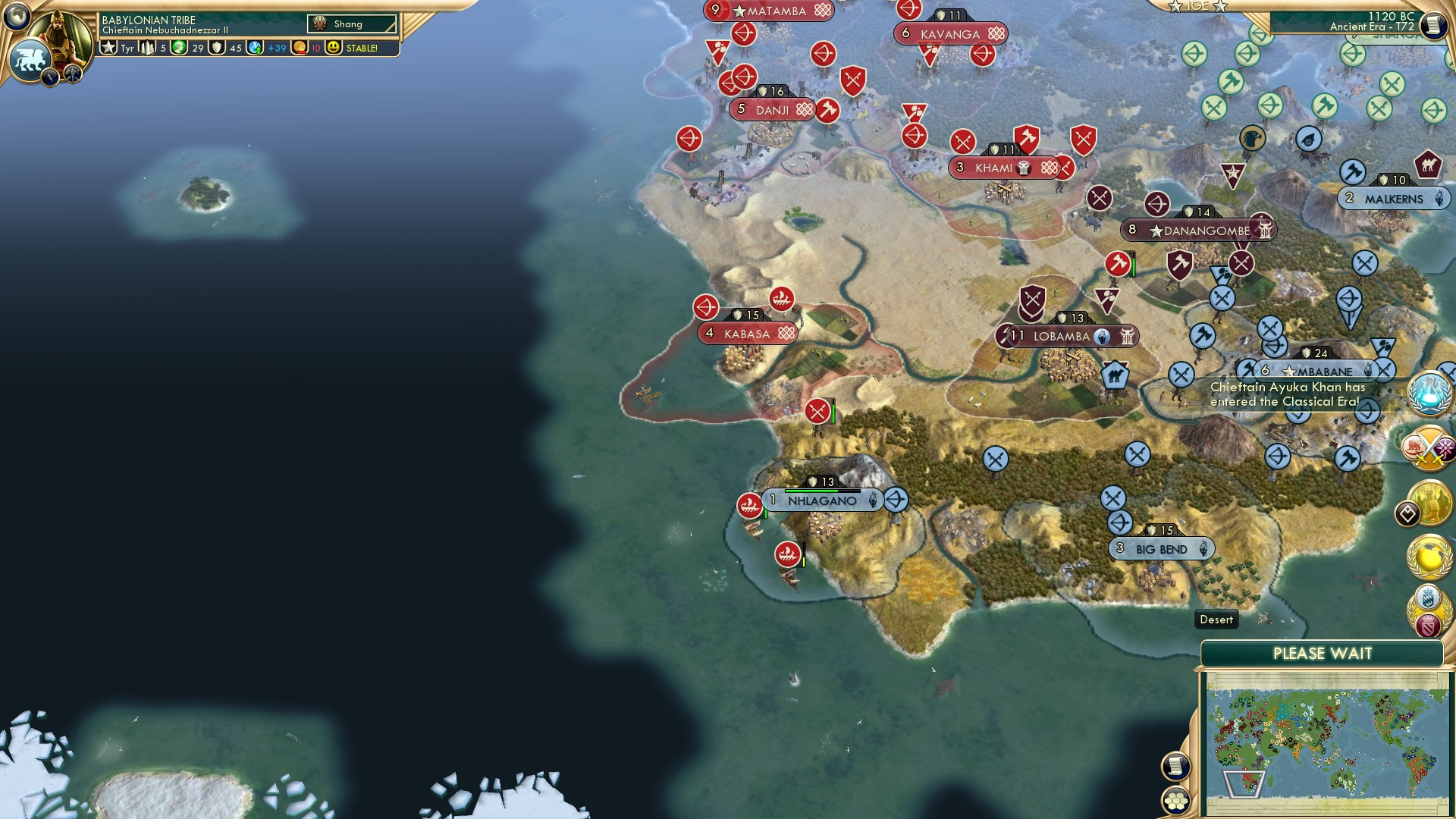
Task: Toggle strategic view with the lion icon
Action: (x=29, y=58)
